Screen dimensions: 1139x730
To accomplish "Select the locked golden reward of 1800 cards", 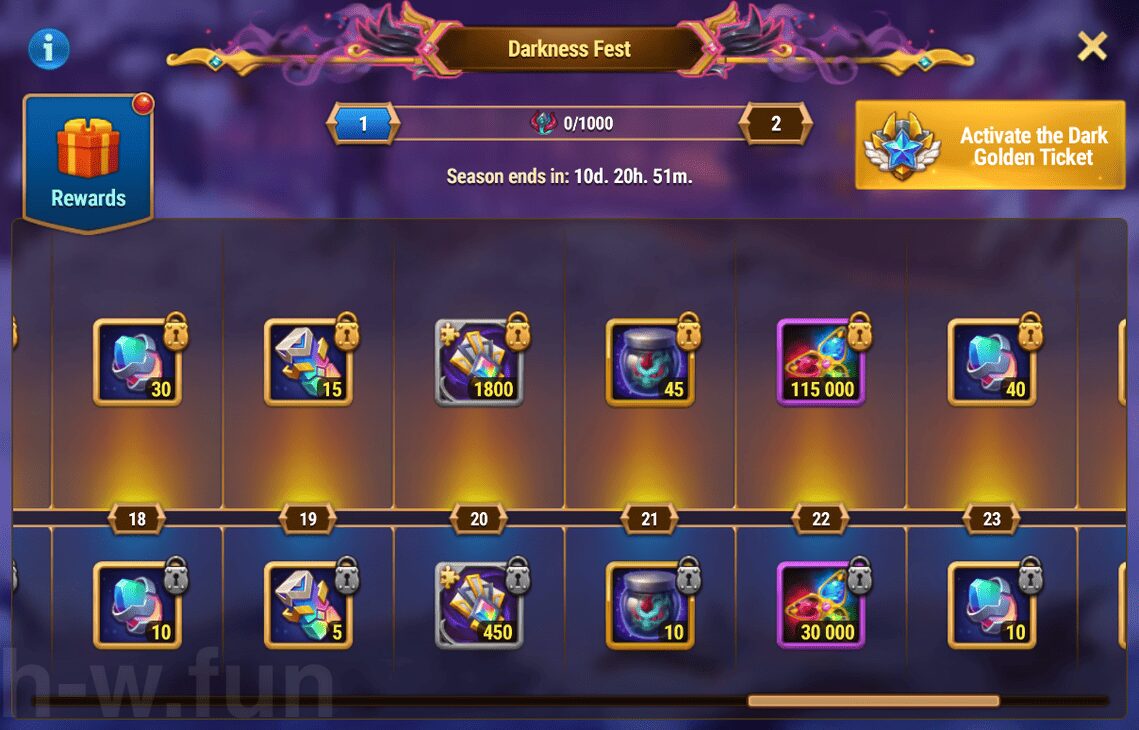I will (479, 362).
